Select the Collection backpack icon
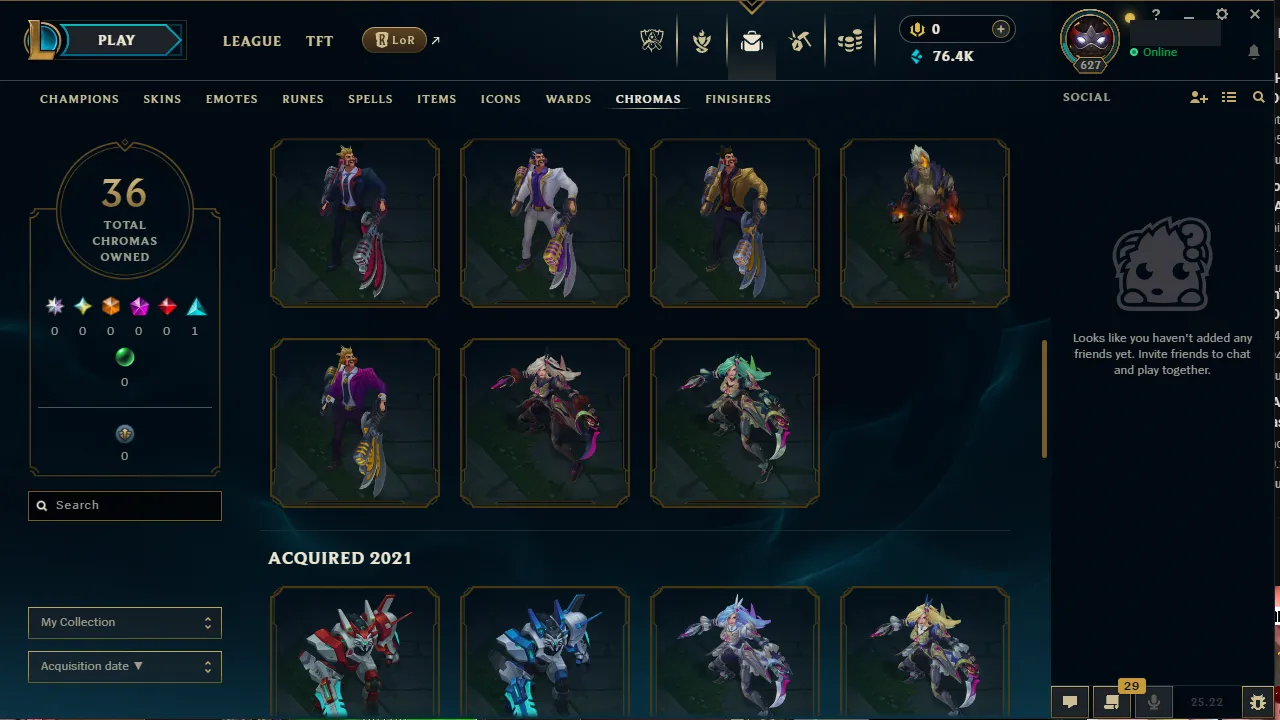 (x=751, y=41)
